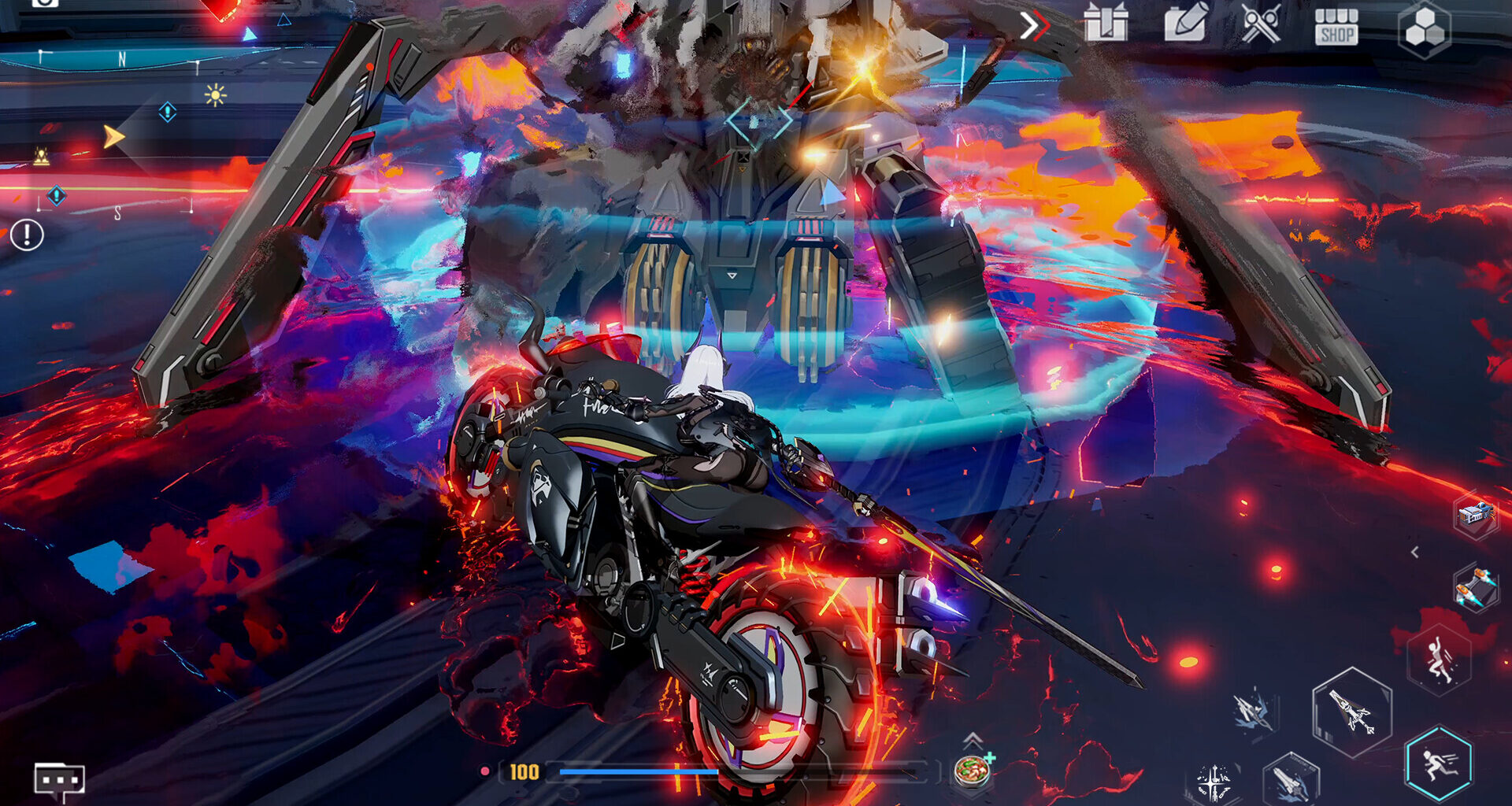Viewport: 1512px width, 806px height.
Task: Expand the top-left HUD with double chevron
Action: coord(1036,24)
